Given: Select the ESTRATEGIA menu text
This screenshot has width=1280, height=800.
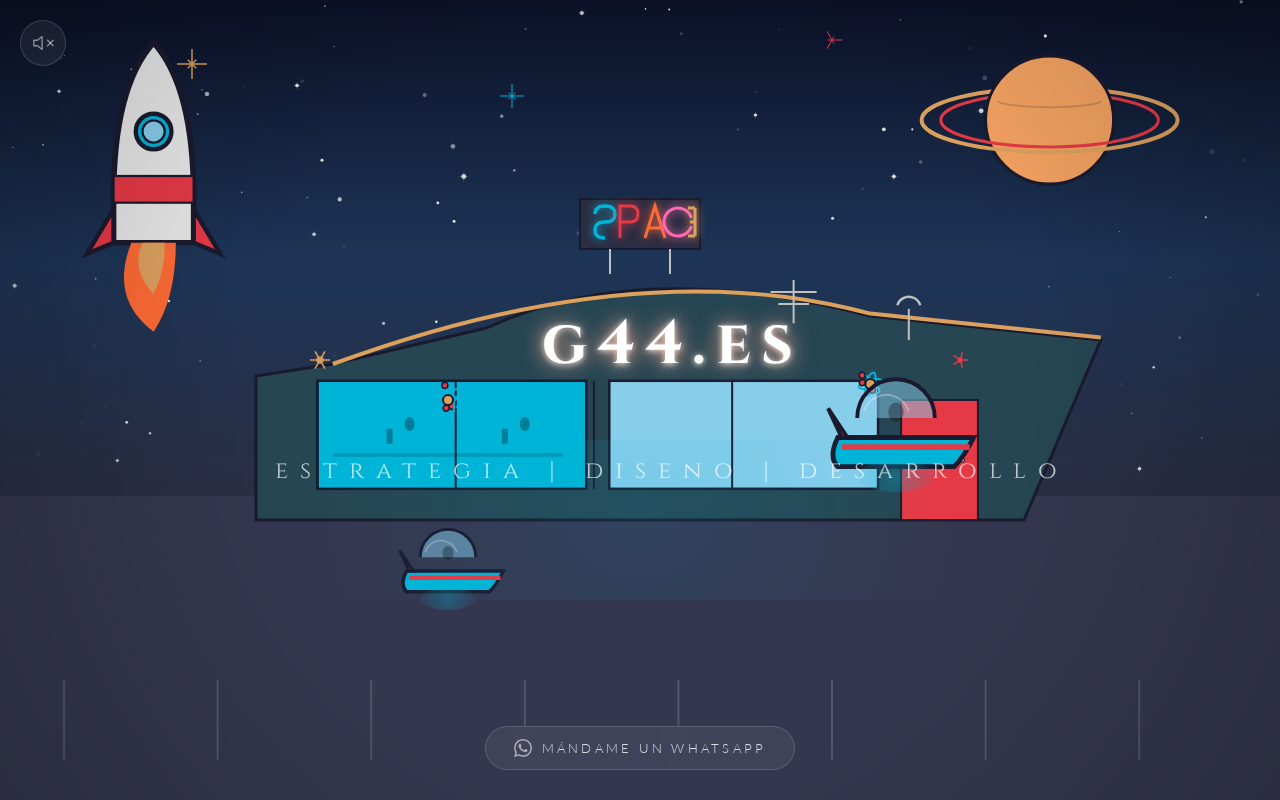Looking at the screenshot, I should coord(397,470).
